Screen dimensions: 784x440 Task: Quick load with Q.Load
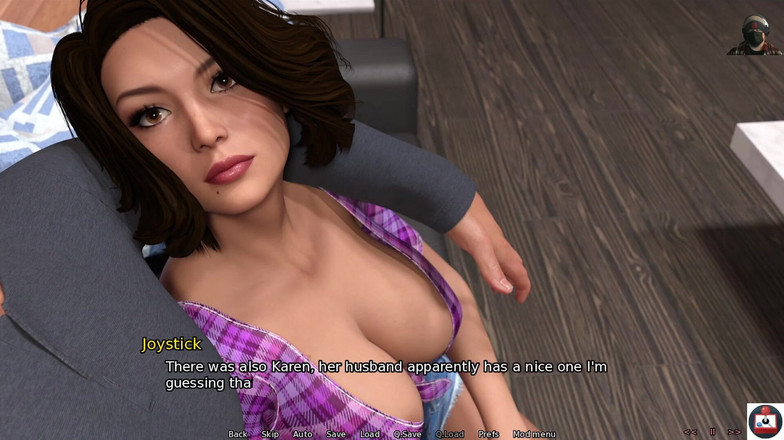pos(449,434)
